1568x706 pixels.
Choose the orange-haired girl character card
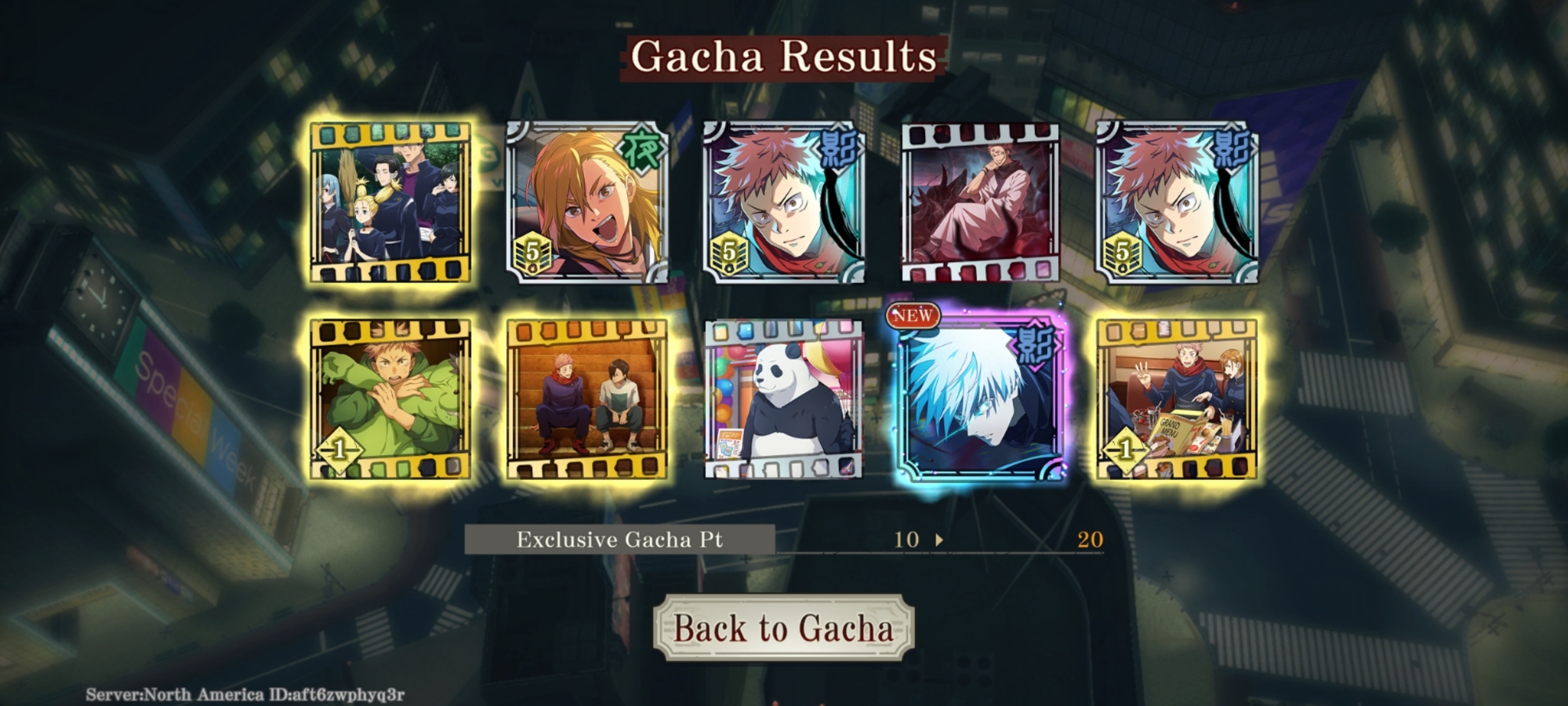[587, 202]
